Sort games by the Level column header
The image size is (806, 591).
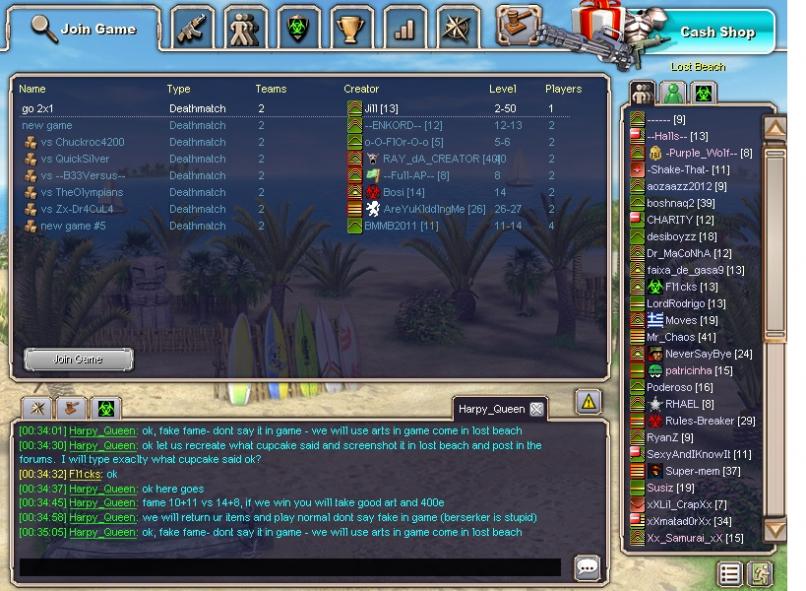point(502,89)
